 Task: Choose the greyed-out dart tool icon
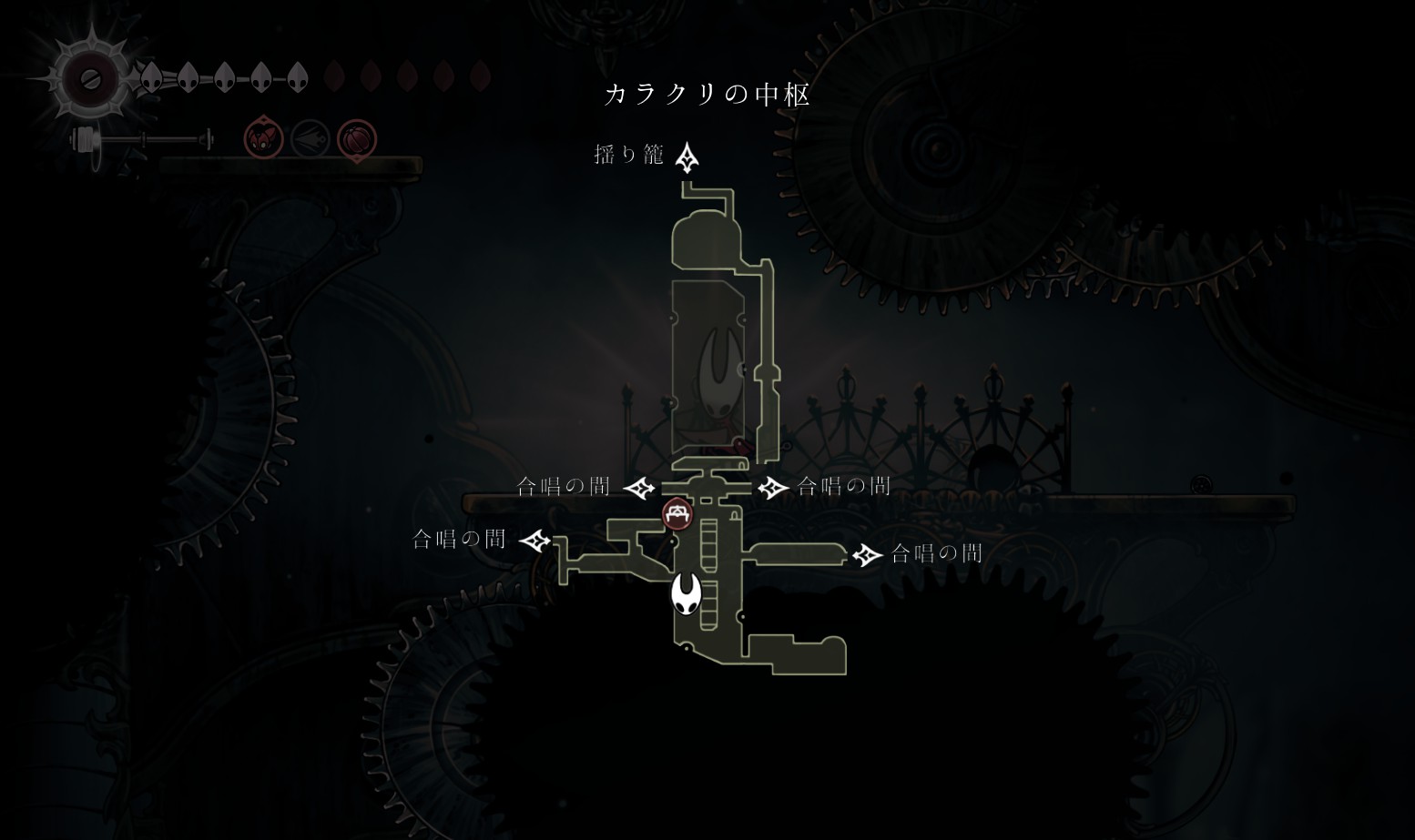pos(310,139)
